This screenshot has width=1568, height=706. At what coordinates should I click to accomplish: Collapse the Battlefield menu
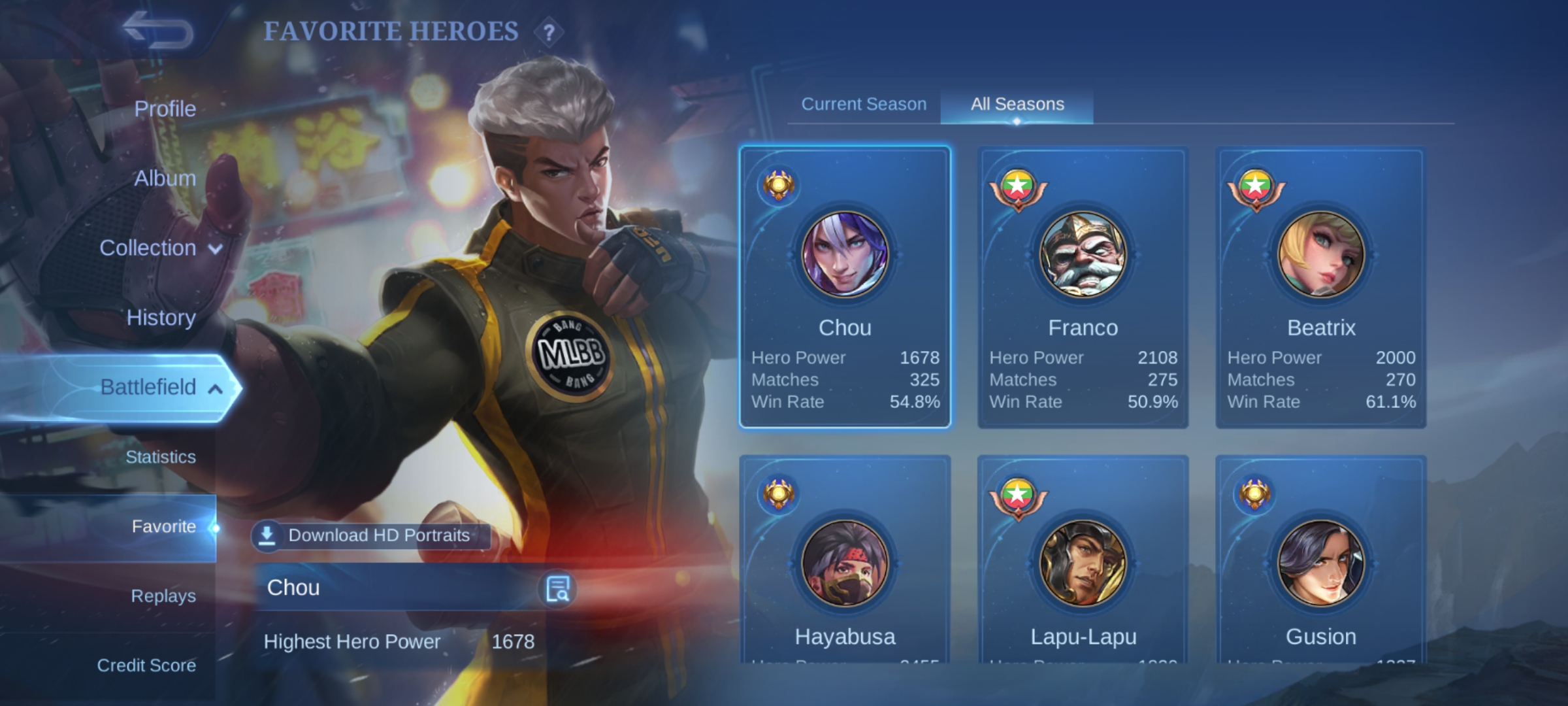click(x=160, y=387)
